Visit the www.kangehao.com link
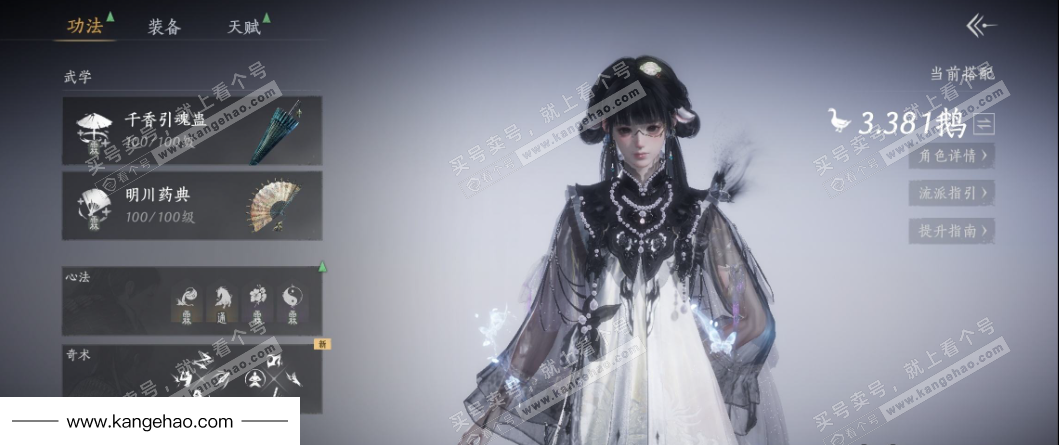The image size is (1059, 445). [x=150, y=422]
